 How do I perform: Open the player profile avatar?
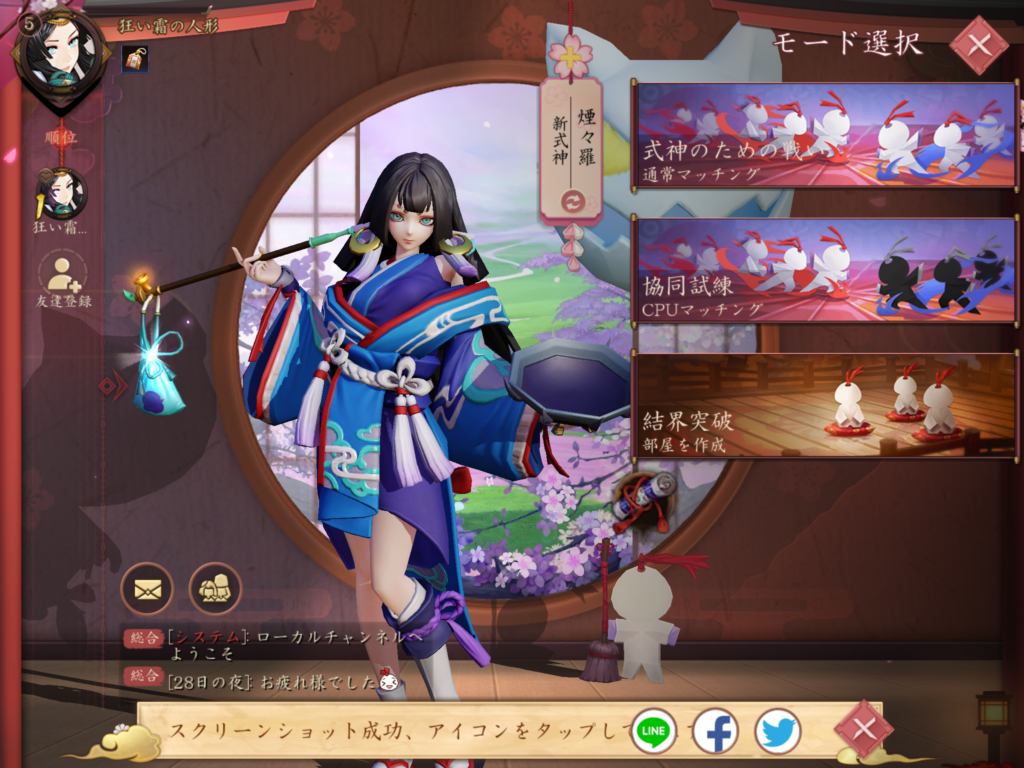[x=62, y=55]
